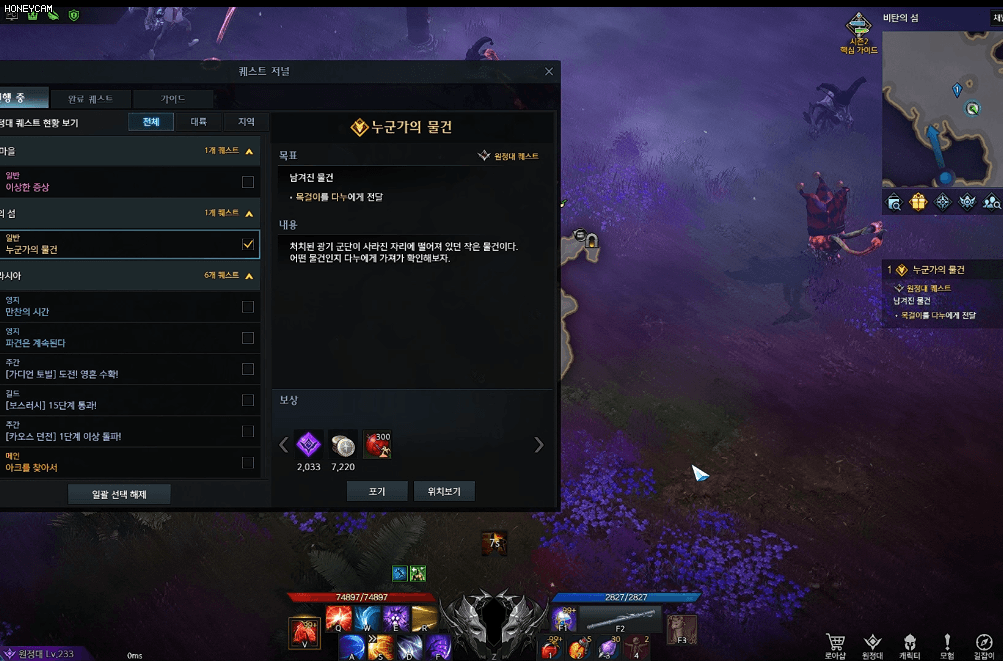Click the 위치보기 button
Viewport: 1003px width, 661px height.
pos(444,492)
